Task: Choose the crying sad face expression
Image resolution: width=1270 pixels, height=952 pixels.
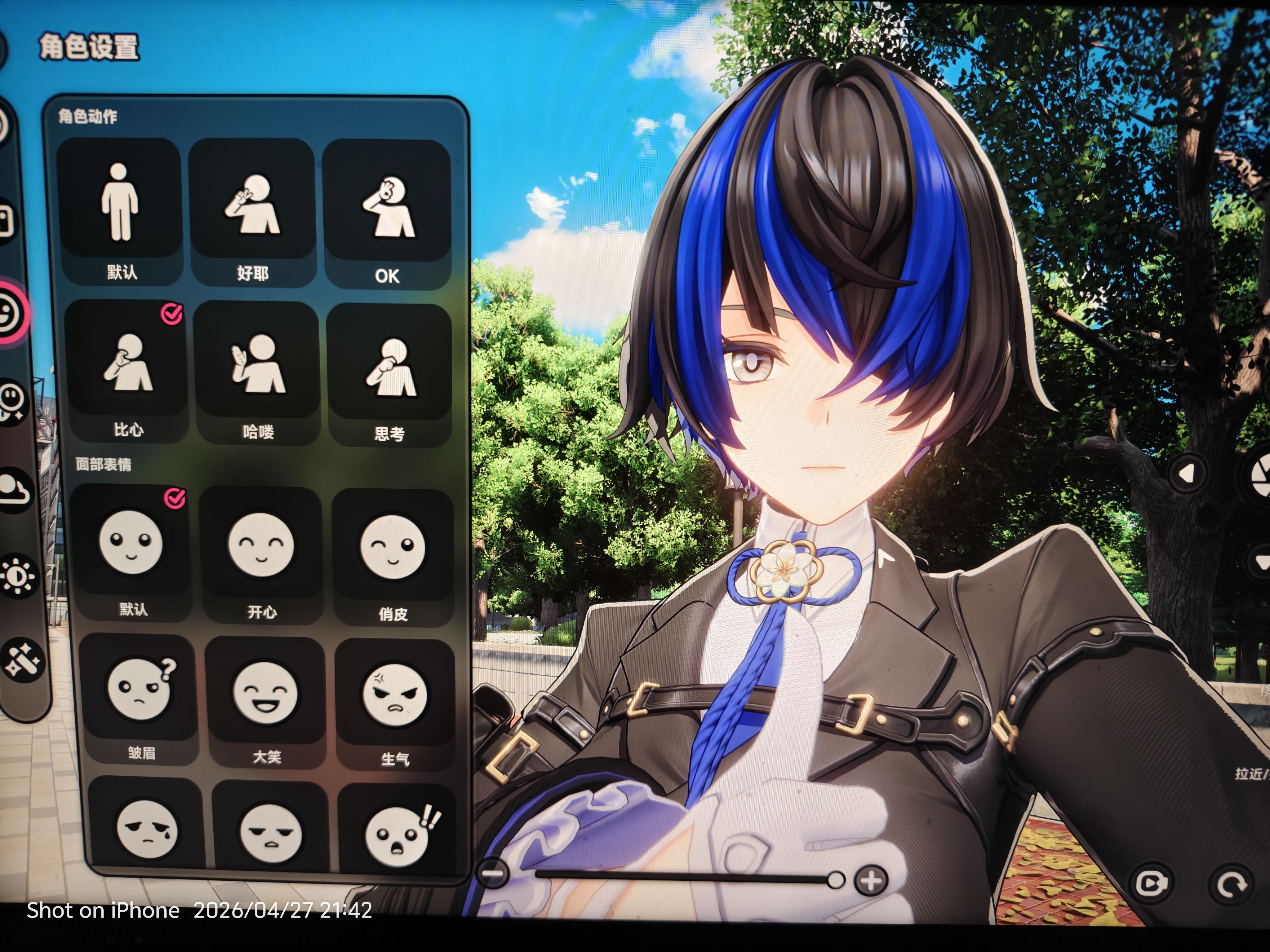Action: point(146,830)
